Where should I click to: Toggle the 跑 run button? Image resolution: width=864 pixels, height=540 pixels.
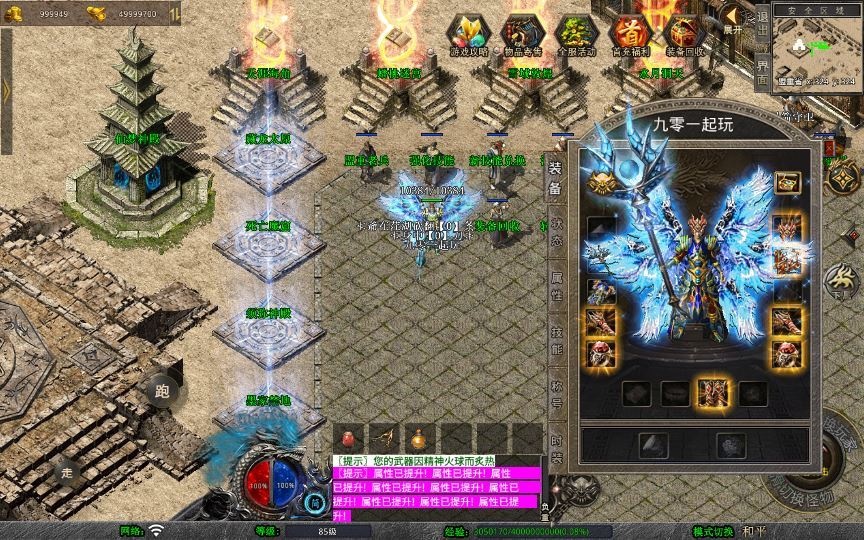tap(162, 392)
